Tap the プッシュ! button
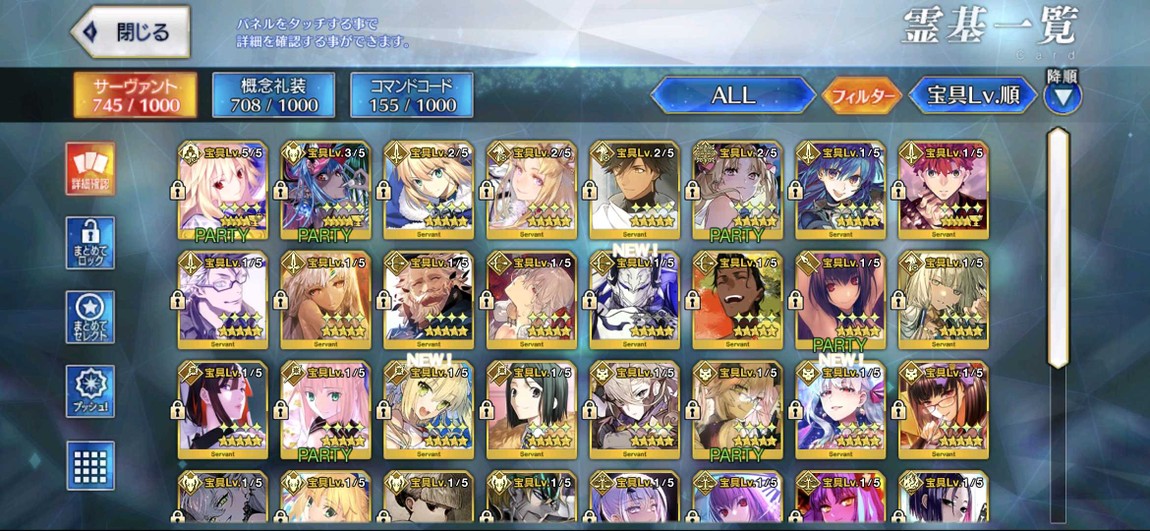The height and width of the screenshot is (531, 1150). 90,391
